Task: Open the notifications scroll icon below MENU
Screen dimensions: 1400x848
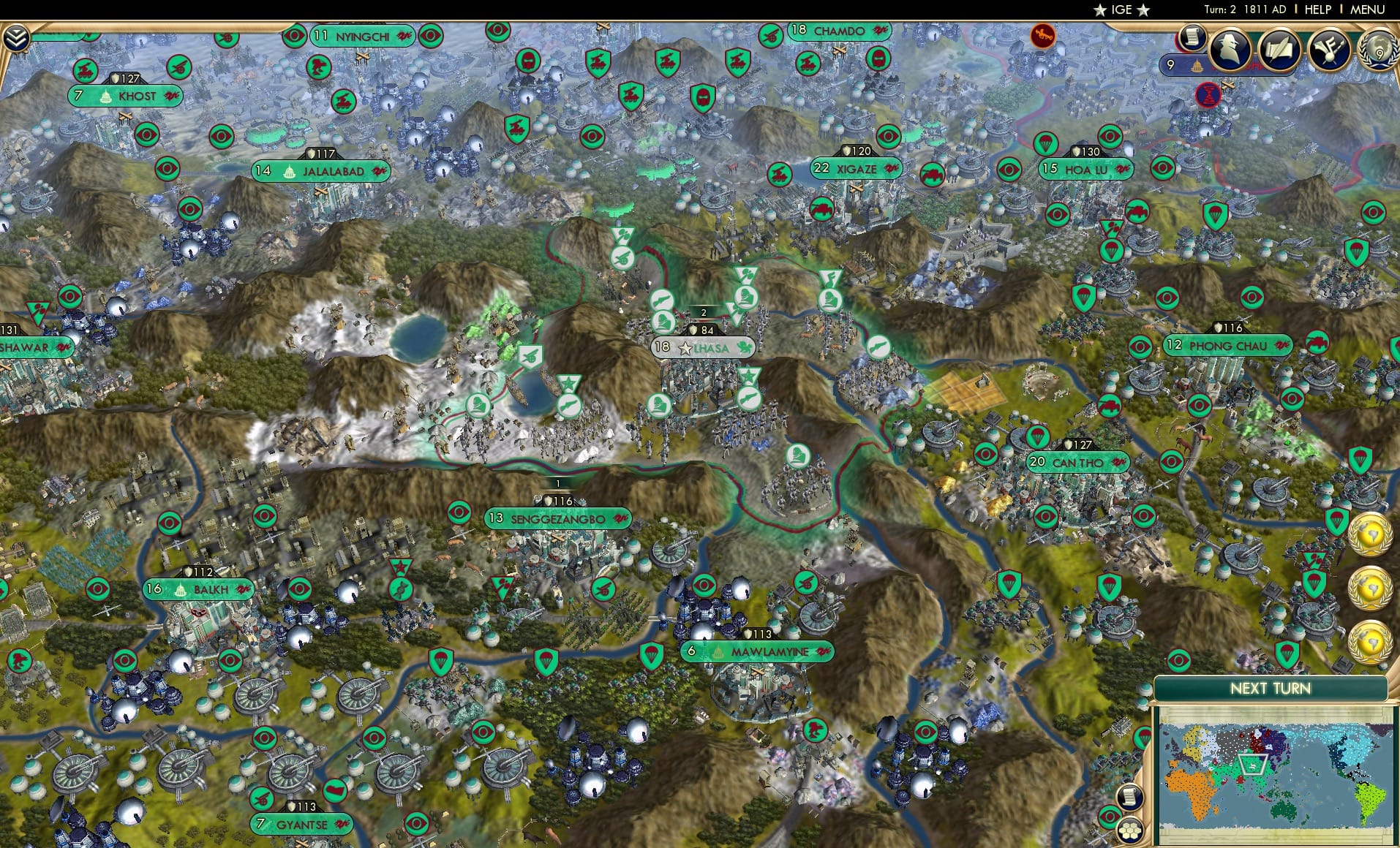Action: 1194,37
